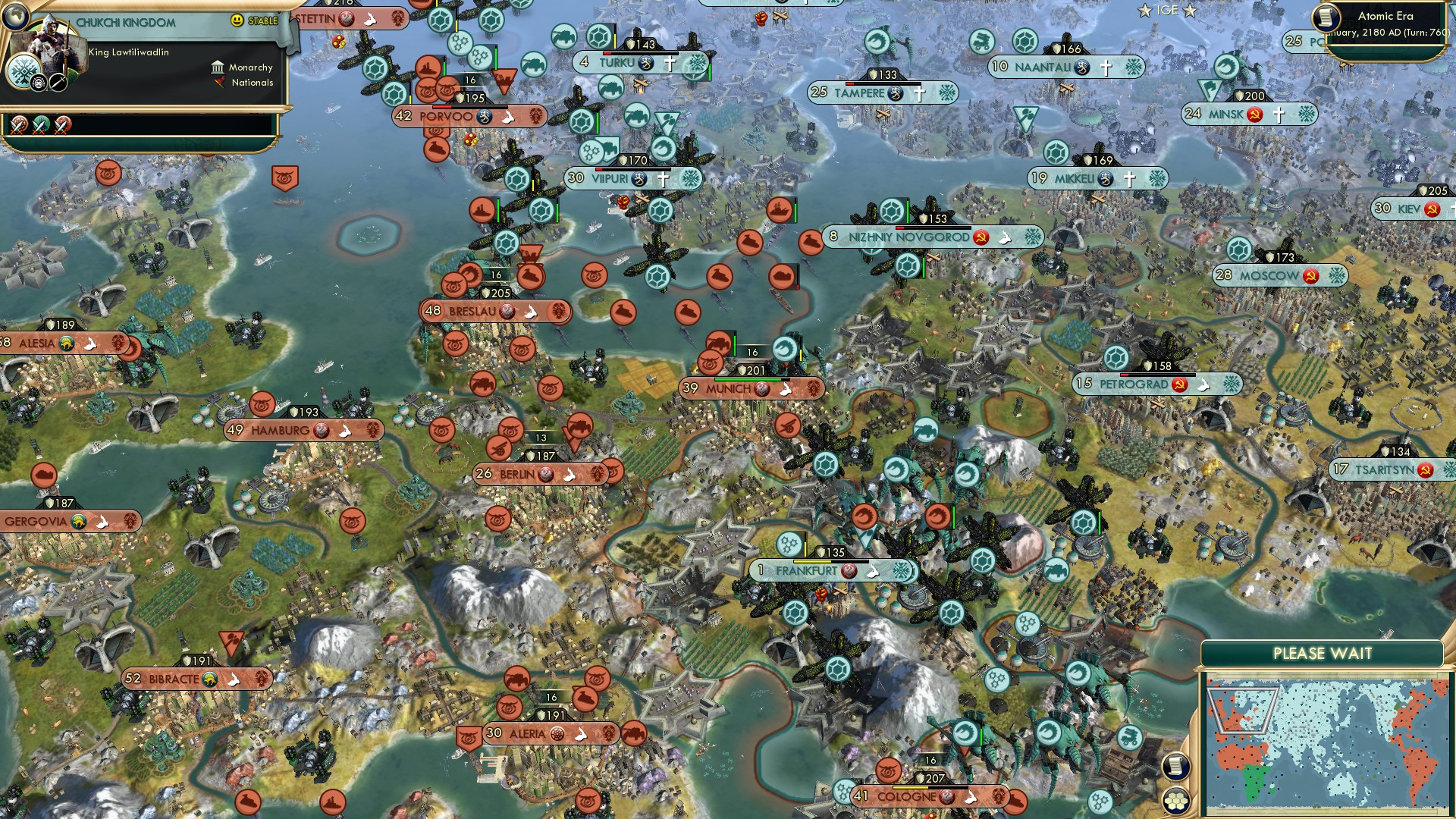Image resolution: width=1456 pixels, height=819 pixels.
Task: Click the religion cross icon on Tampere's banner
Action: pyautogui.click(x=918, y=93)
